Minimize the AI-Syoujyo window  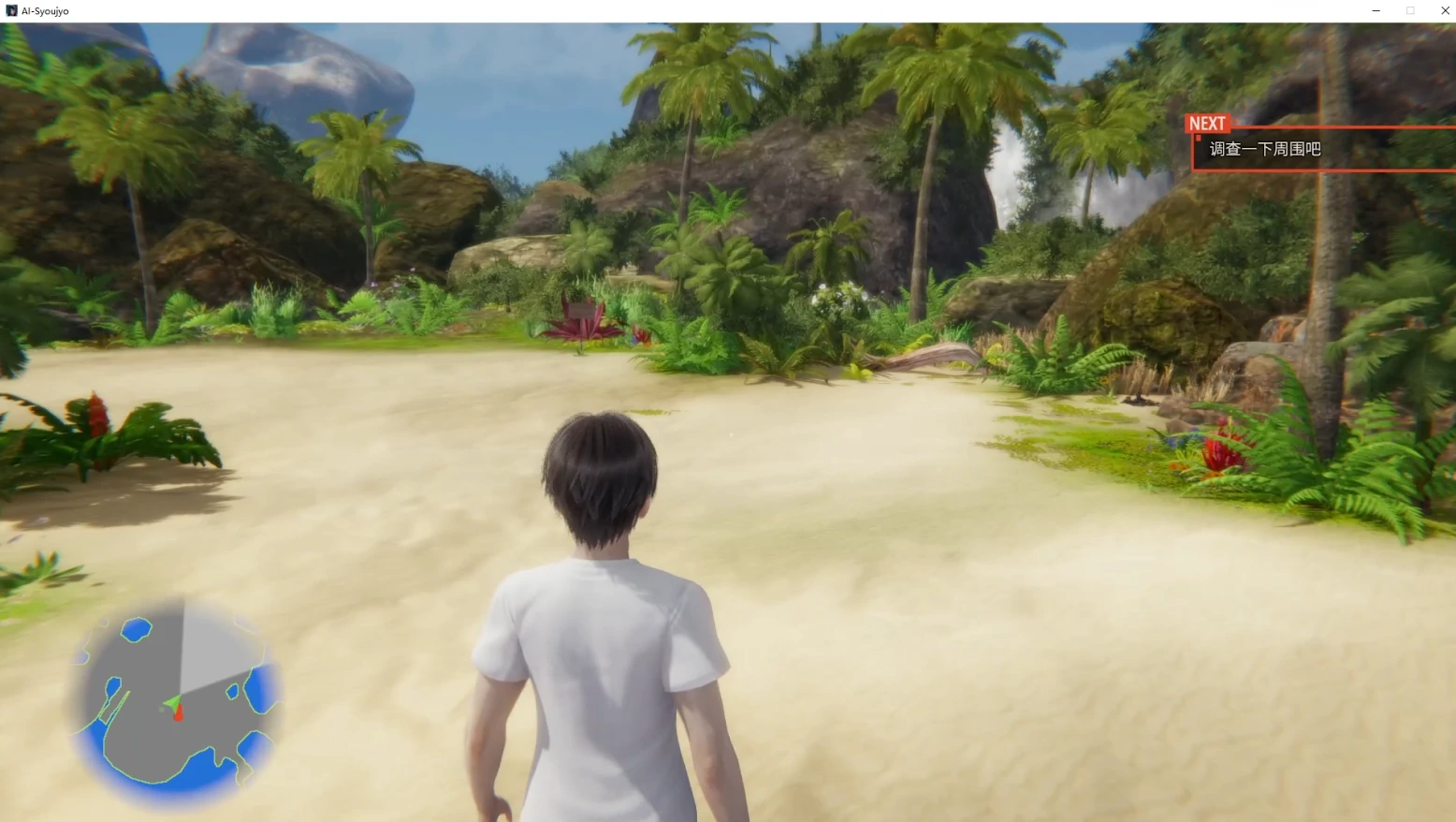(x=1376, y=10)
